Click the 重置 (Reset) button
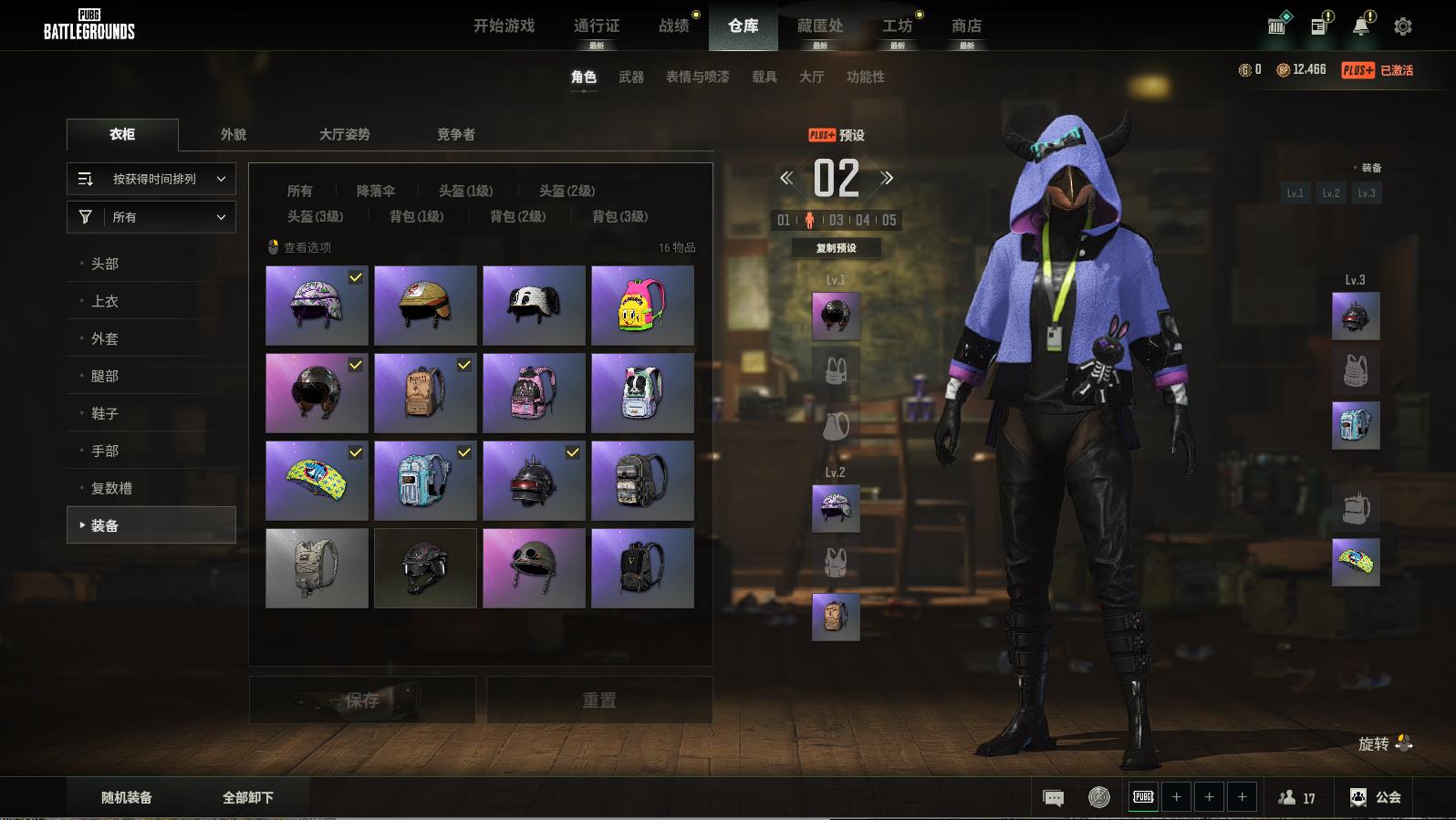The width and height of the screenshot is (1456, 820). click(x=599, y=700)
